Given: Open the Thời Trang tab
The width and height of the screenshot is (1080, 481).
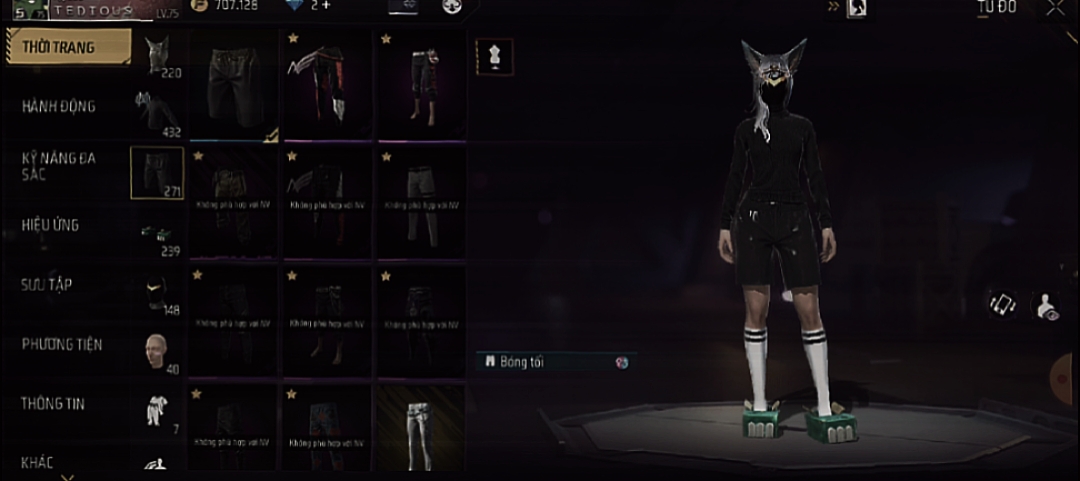Looking at the screenshot, I should point(68,47).
